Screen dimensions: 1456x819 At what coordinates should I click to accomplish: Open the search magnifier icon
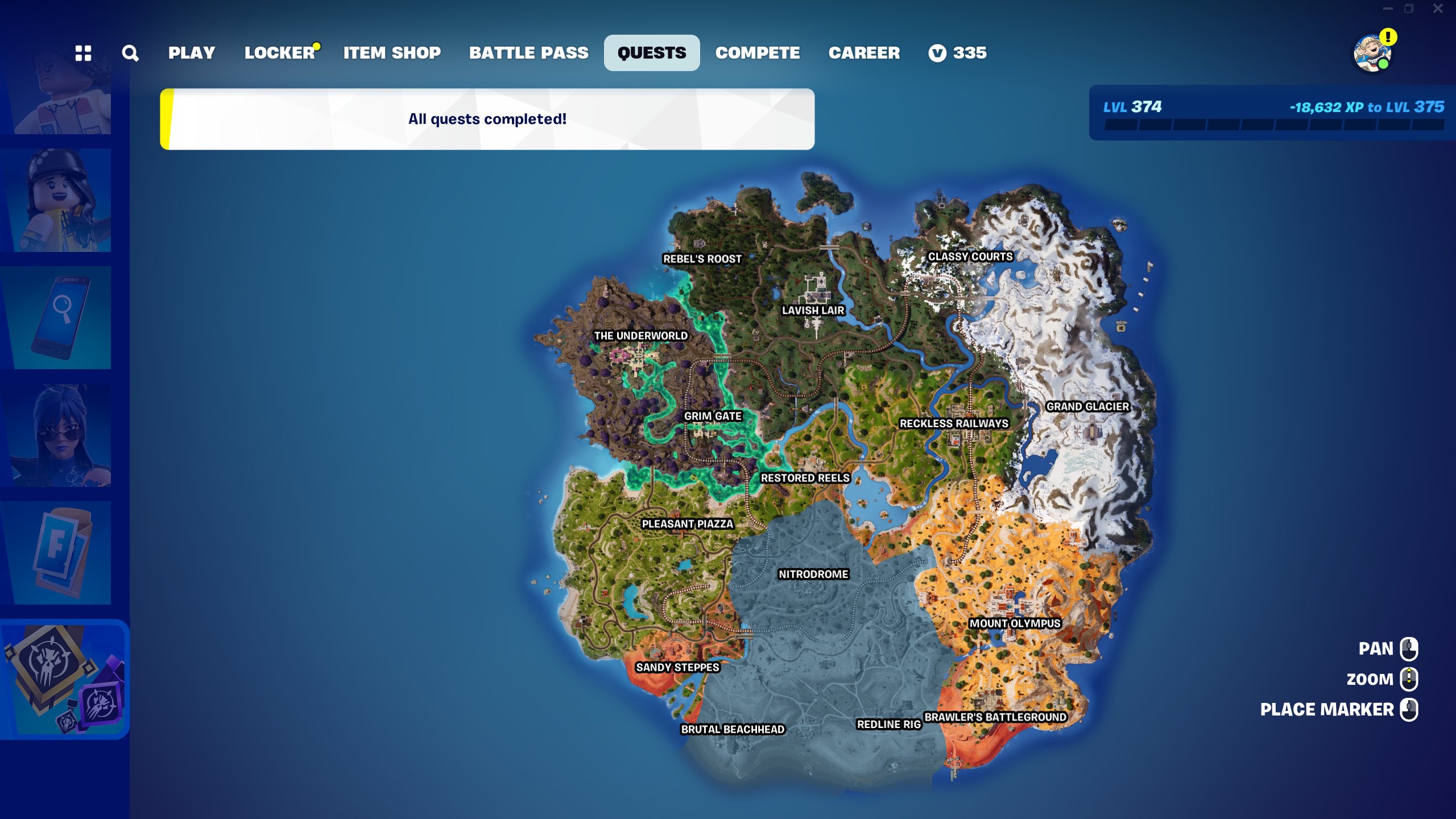[131, 53]
